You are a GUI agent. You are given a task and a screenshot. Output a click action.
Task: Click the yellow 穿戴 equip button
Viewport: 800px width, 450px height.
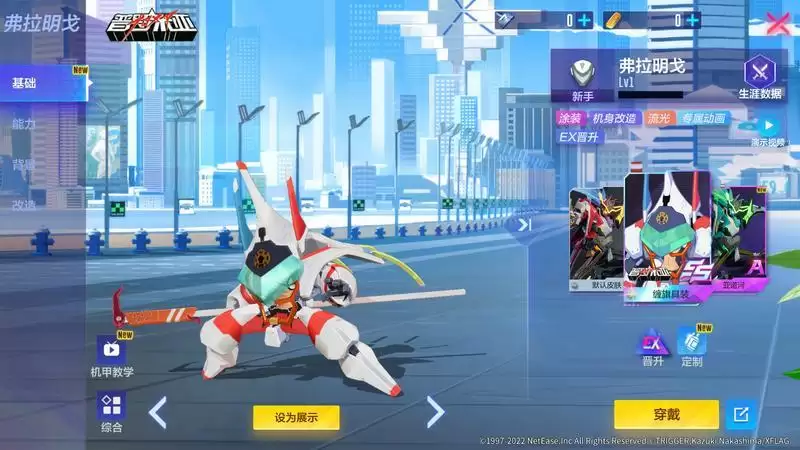coord(666,413)
